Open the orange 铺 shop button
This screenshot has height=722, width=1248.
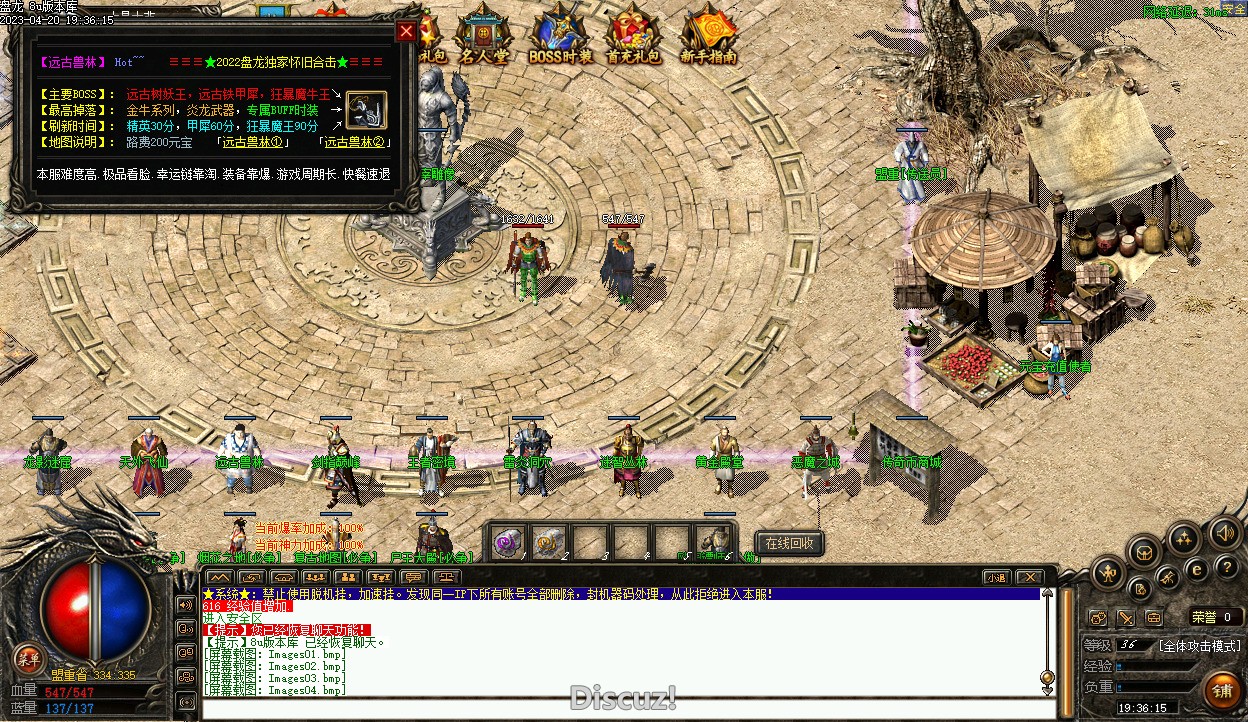pos(1221,690)
